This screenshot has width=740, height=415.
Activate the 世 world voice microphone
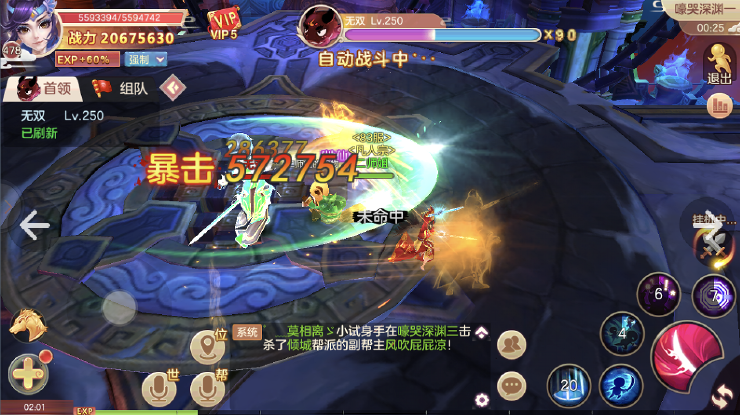tap(158, 388)
